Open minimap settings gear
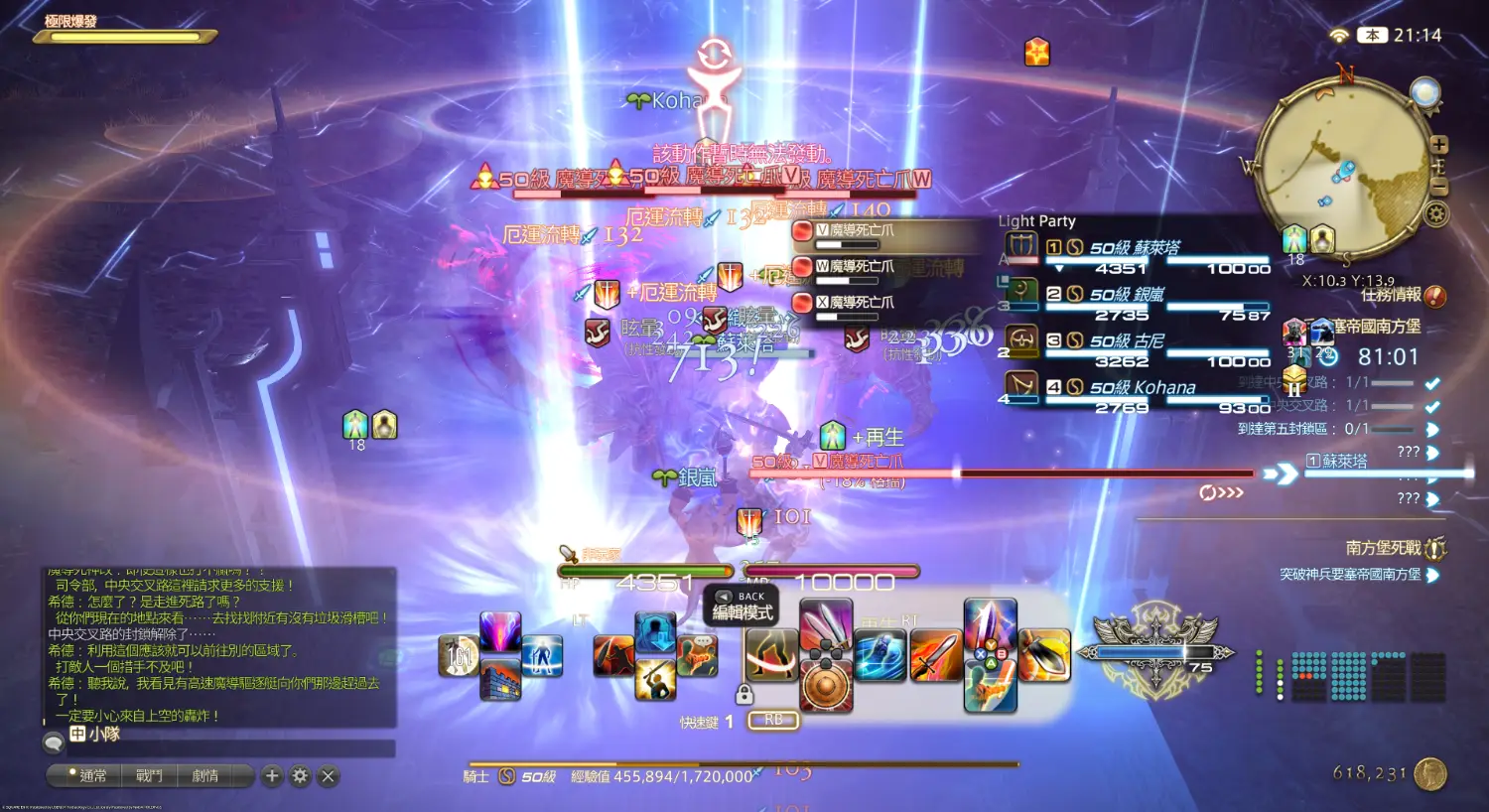1489x812 pixels. (x=1435, y=213)
